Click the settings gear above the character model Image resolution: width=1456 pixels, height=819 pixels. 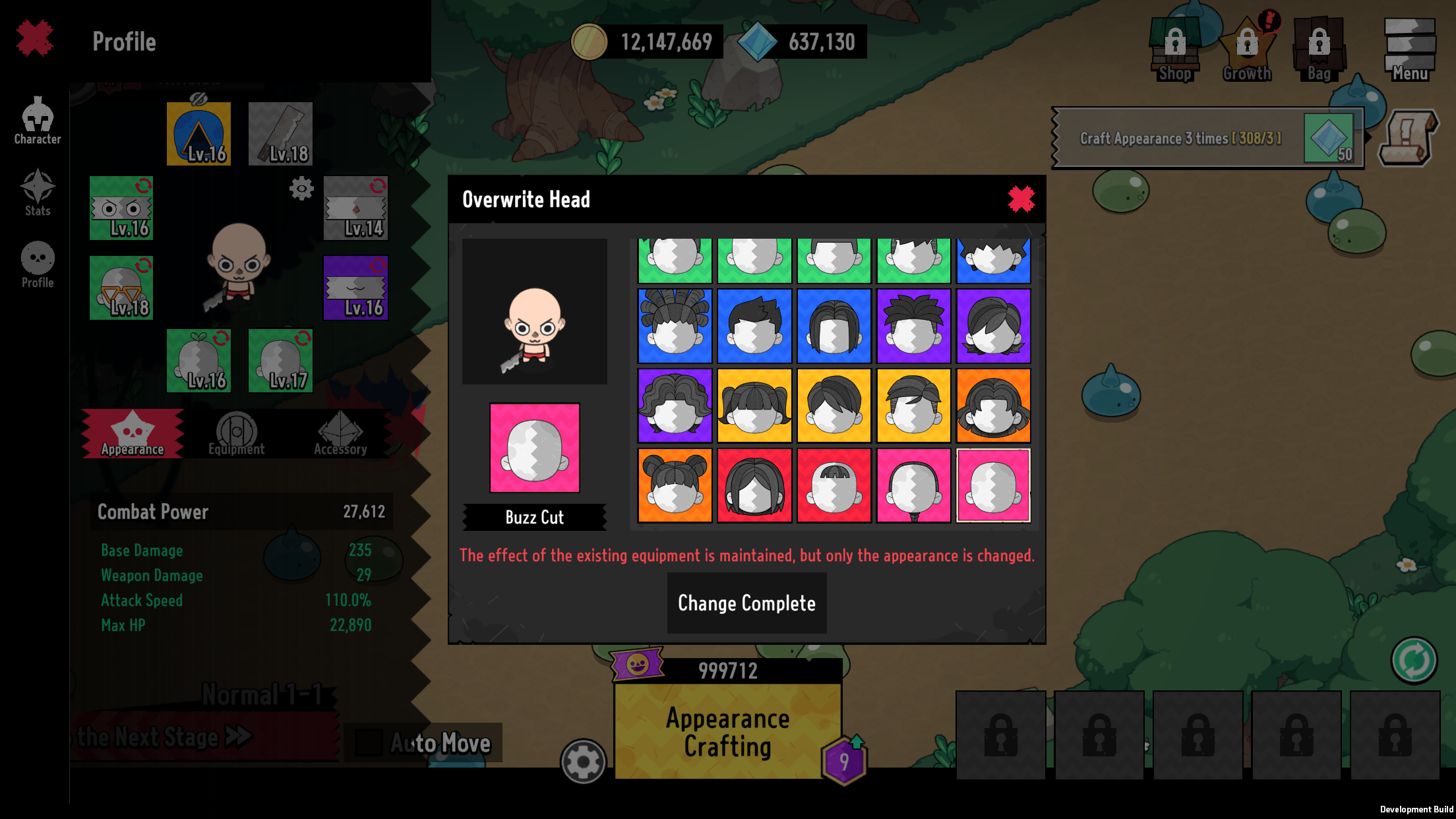click(302, 189)
